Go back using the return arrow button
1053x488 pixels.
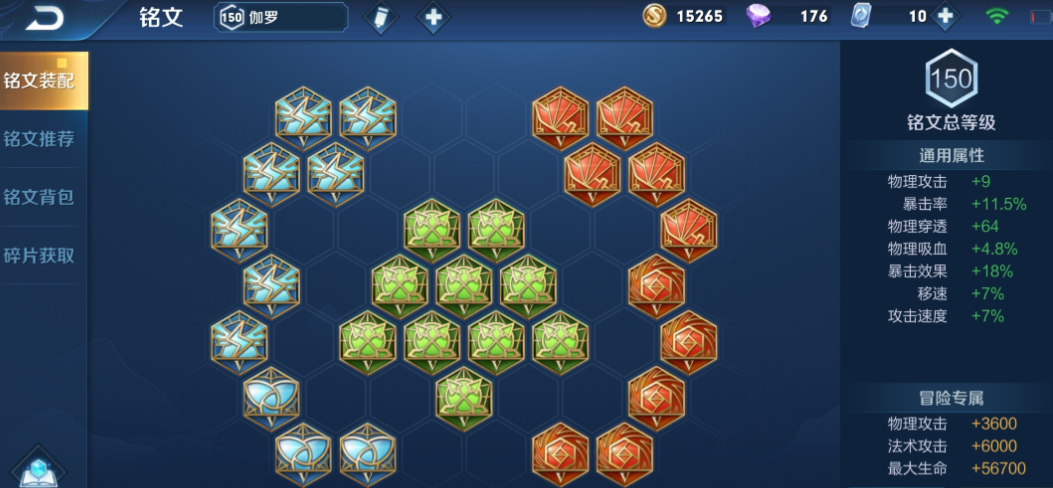point(45,18)
